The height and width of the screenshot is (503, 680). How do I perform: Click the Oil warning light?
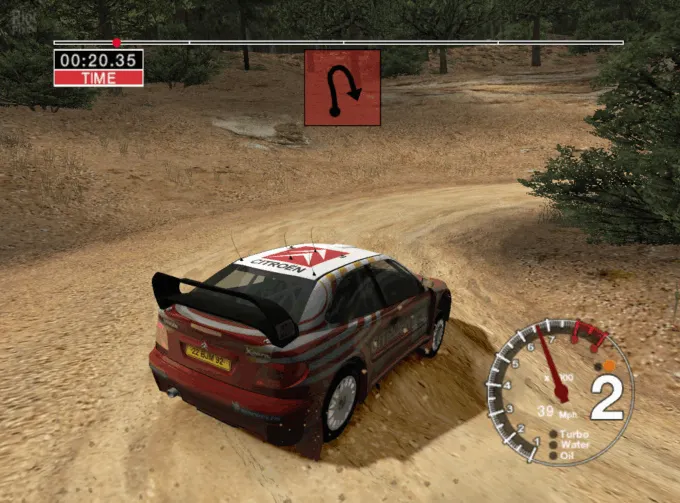click(x=554, y=456)
